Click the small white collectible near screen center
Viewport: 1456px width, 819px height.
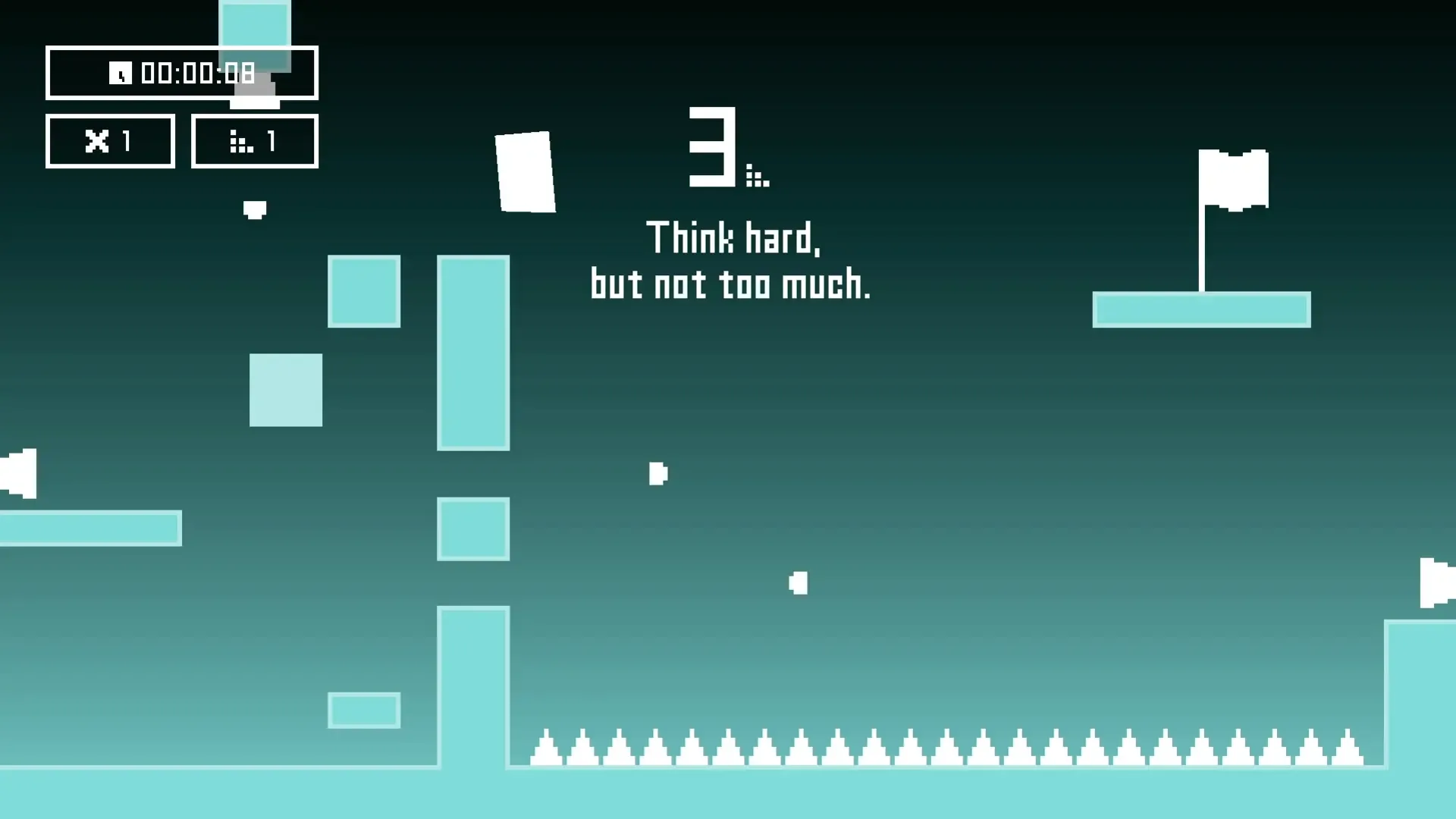[x=657, y=474]
